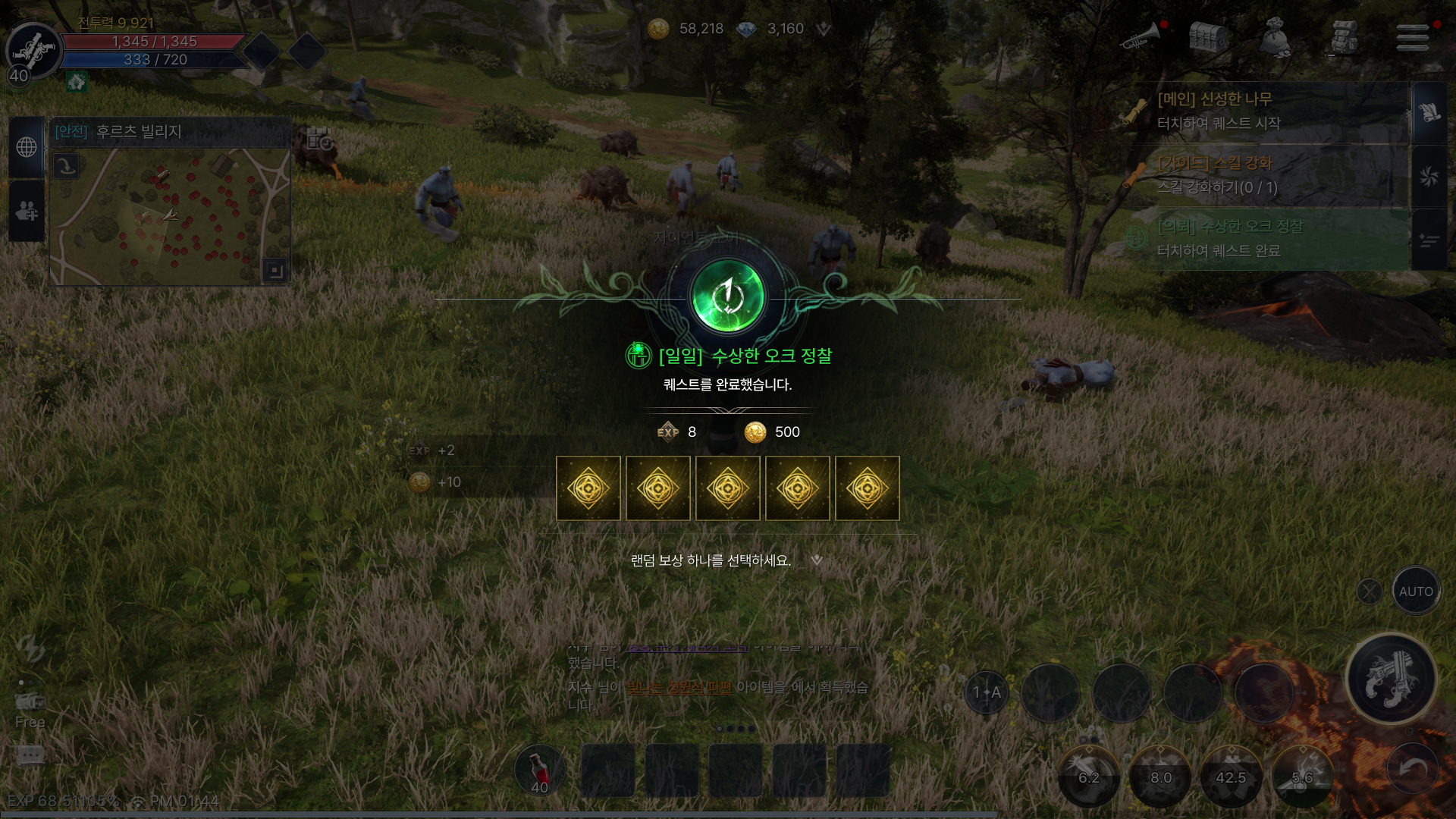
Task: Open the loot bag inventory icon
Action: [1276, 37]
